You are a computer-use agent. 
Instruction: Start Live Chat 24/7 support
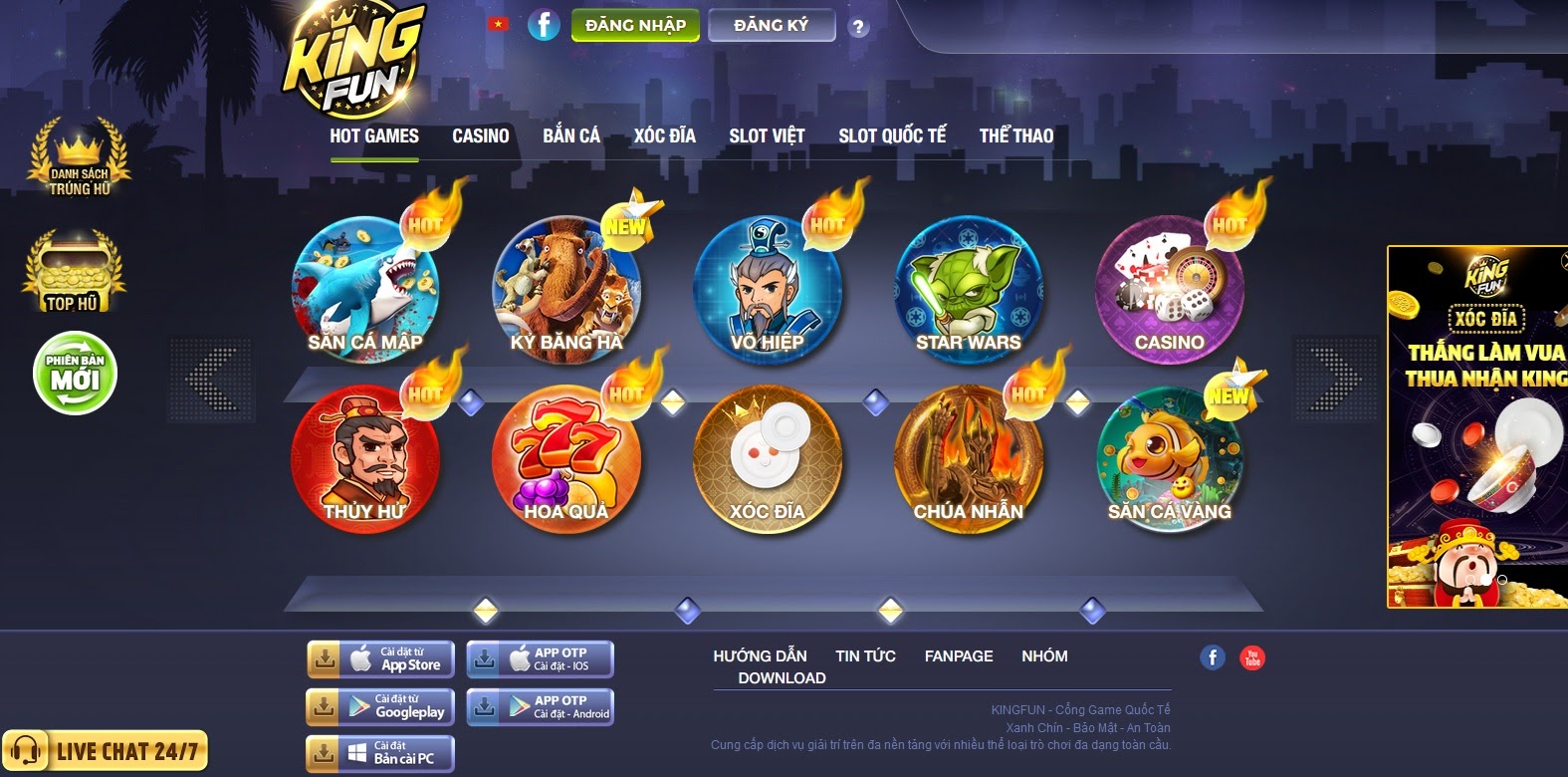click(106, 751)
